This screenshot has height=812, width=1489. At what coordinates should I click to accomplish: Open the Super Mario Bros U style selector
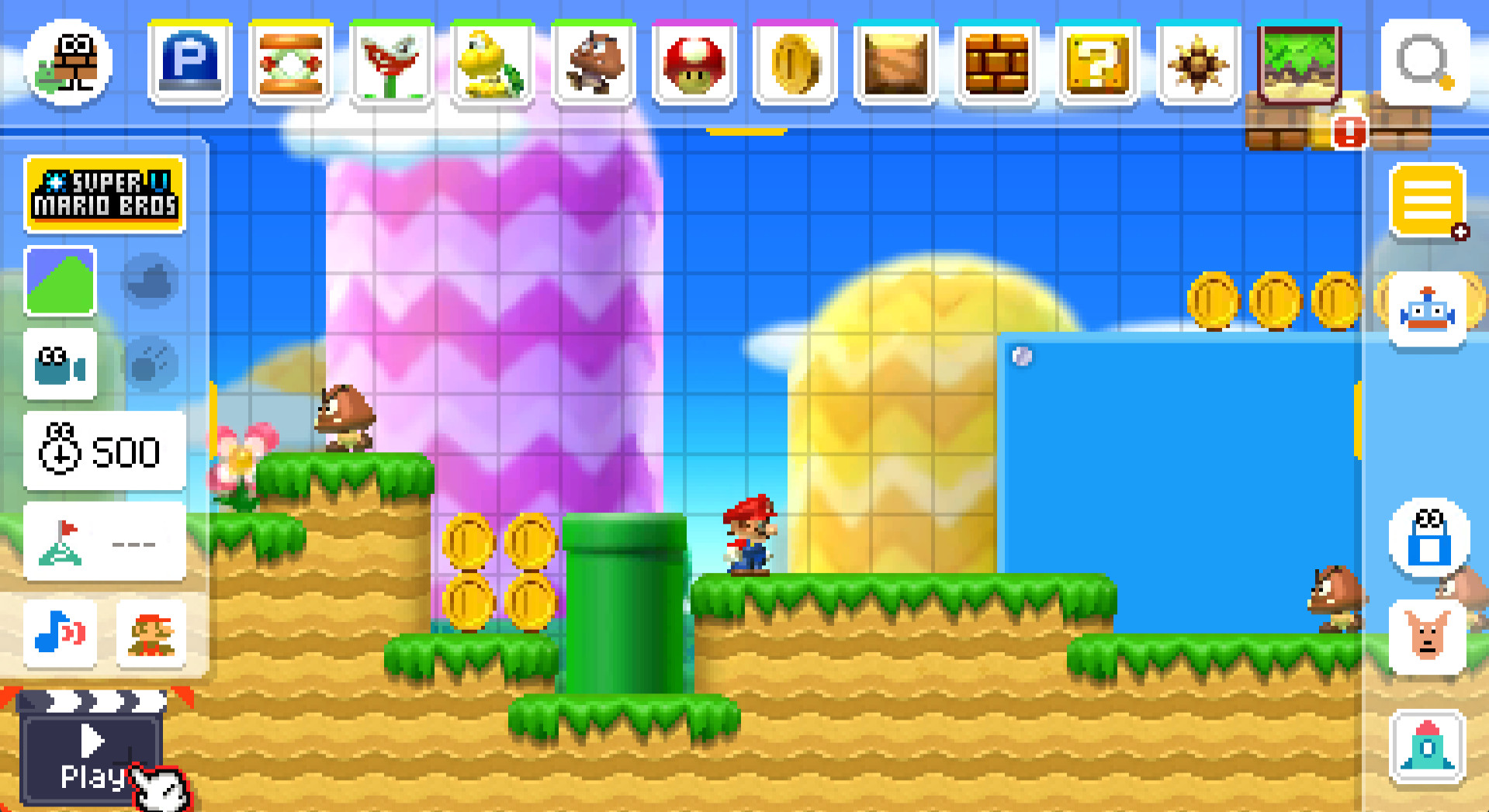(105, 194)
